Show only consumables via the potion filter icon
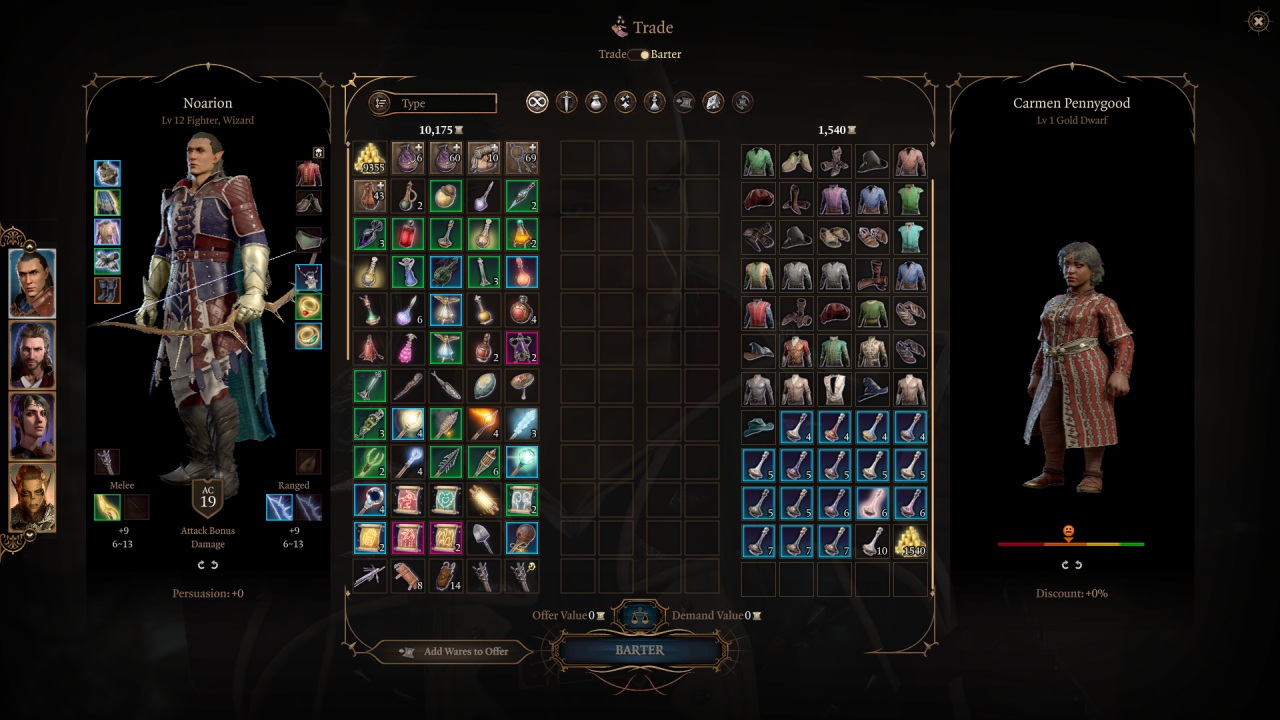Image resolution: width=1280 pixels, height=720 pixels. point(595,102)
